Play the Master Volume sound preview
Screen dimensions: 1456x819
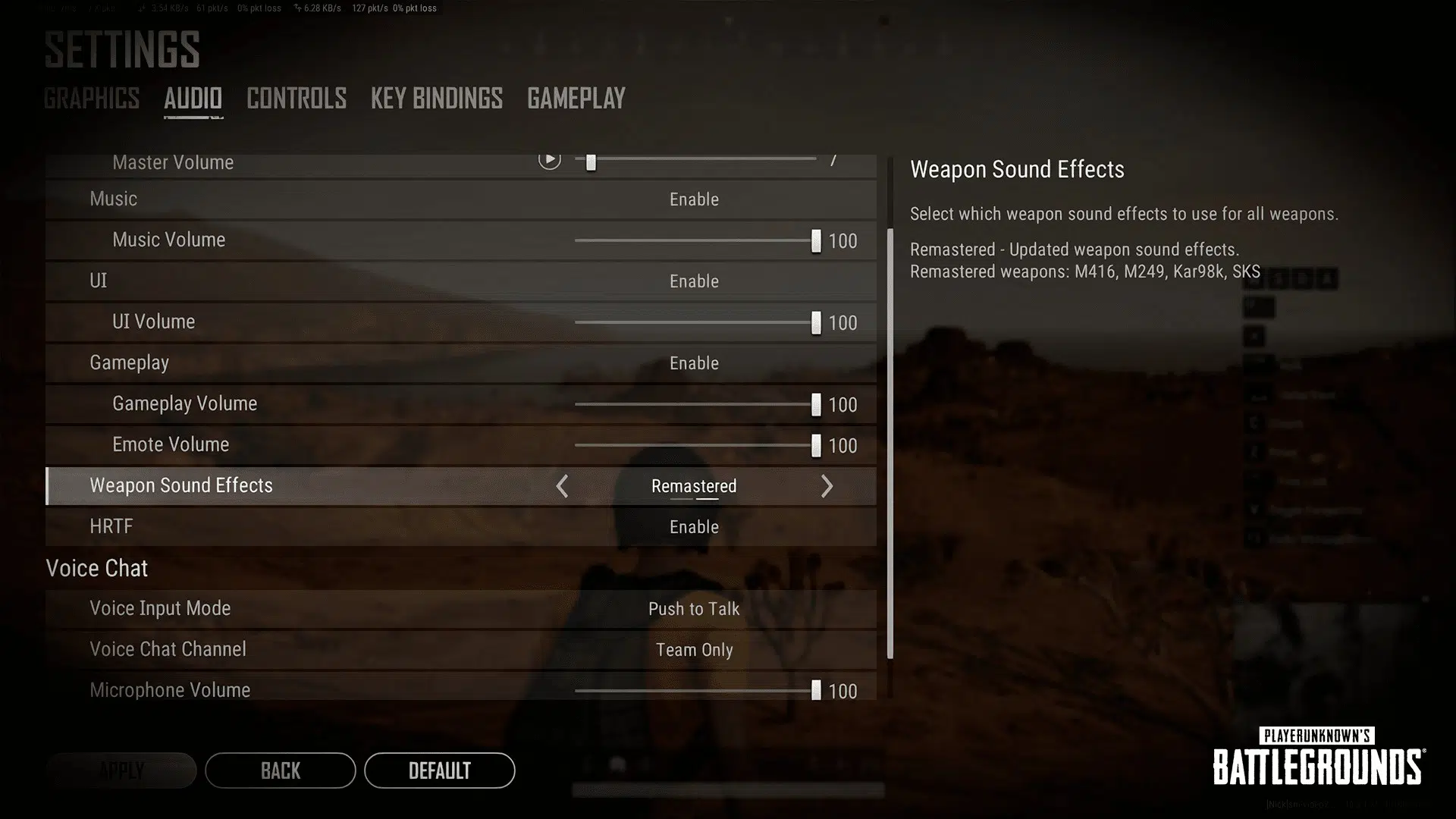pyautogui.click(x=548, y=160)
